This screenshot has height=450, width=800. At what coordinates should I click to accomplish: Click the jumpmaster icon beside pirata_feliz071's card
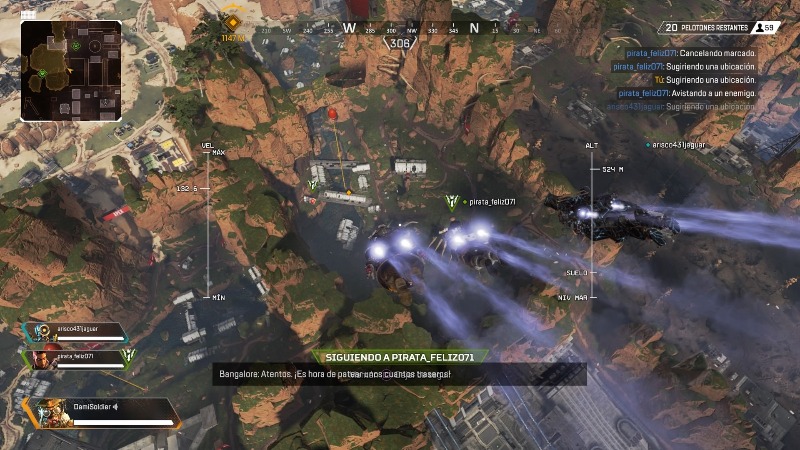coord(127,357)
